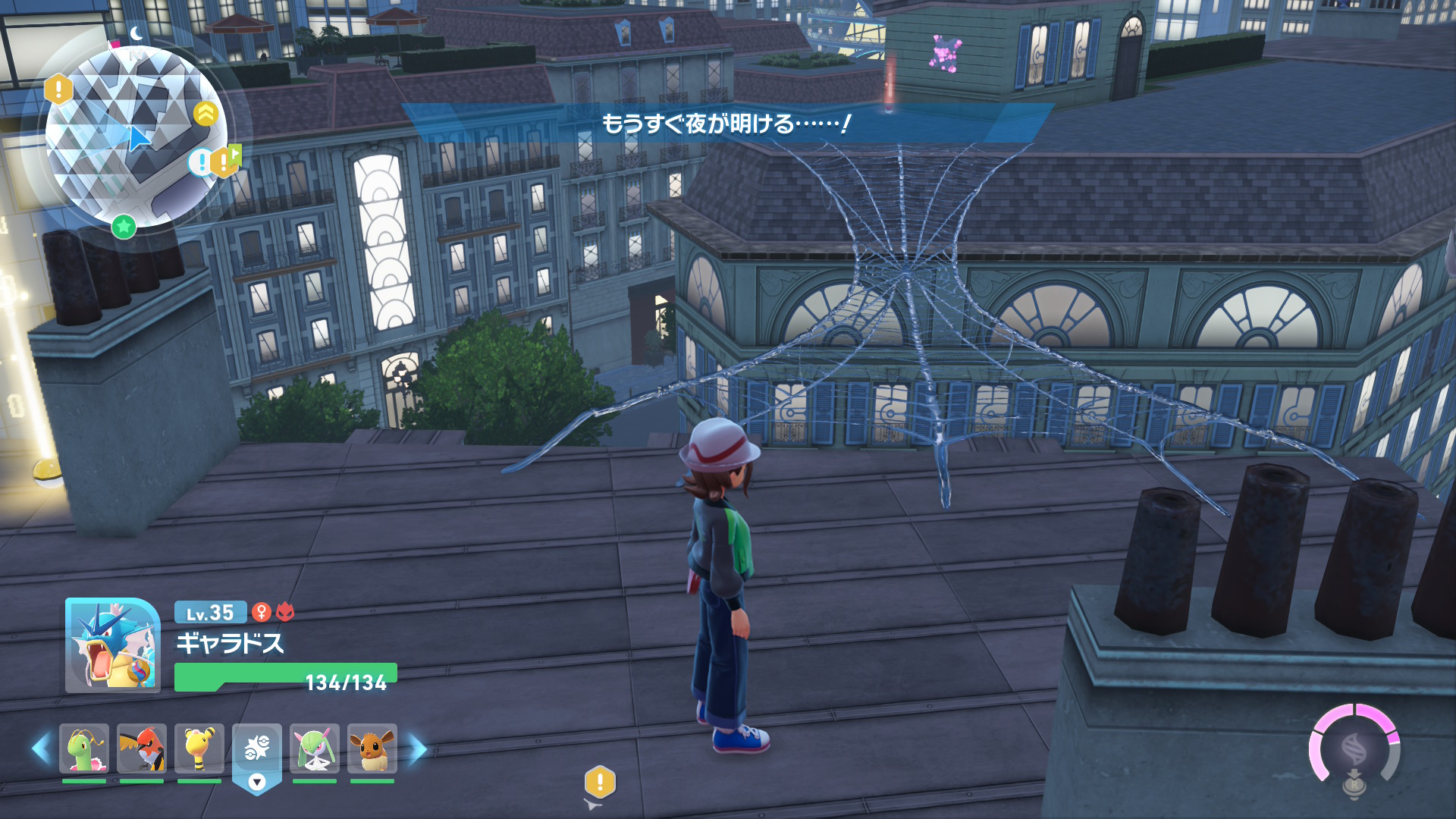Activate the pink Mega Evolution gauge

tap(1354, 748)
